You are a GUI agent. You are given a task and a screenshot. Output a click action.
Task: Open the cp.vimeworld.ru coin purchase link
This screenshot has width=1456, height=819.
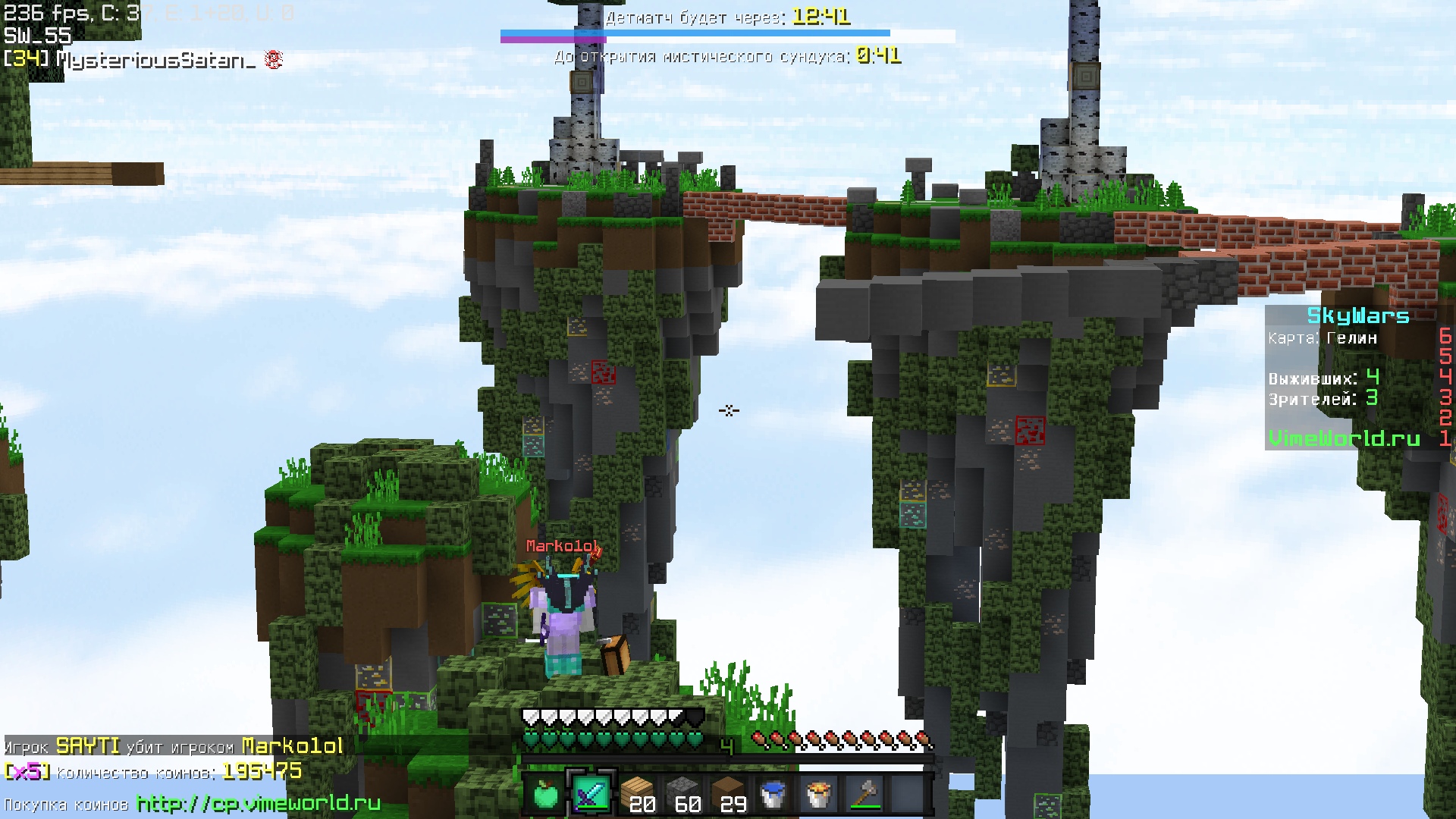(259, 803)
